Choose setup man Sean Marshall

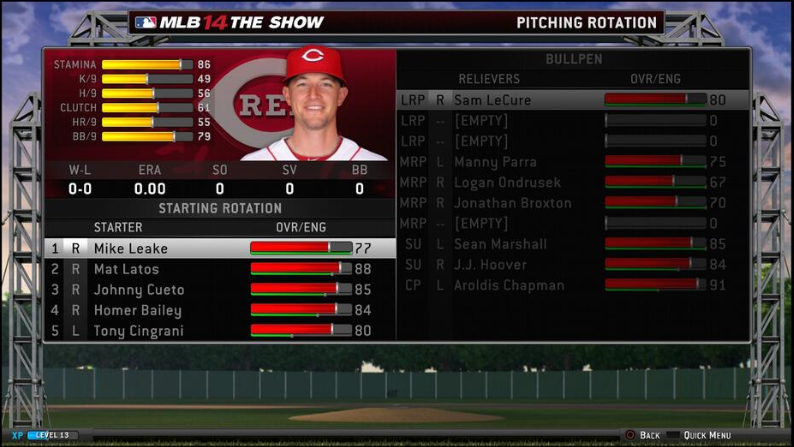click(x=500, y=244)
